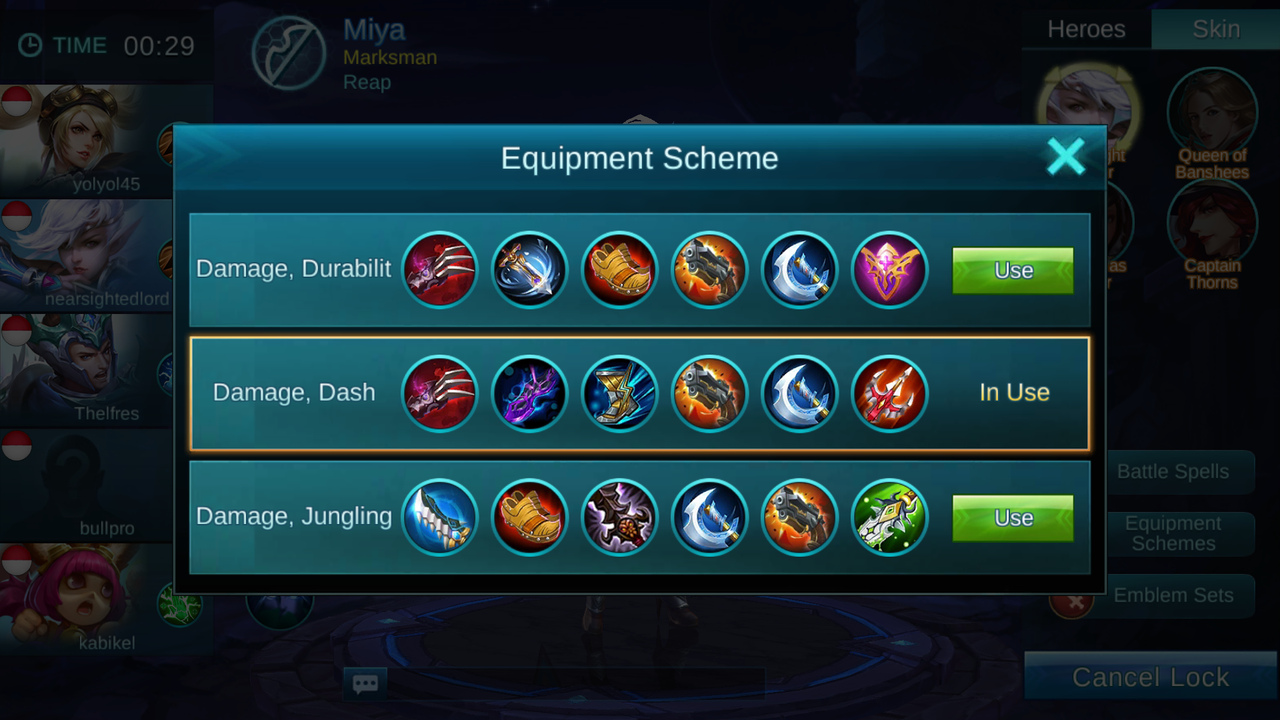Image resolution: width=1280 pixels, height=720 pixels.
Task: Click the green-white crossbow item in Jungling scheme
Action: [889, 517]
